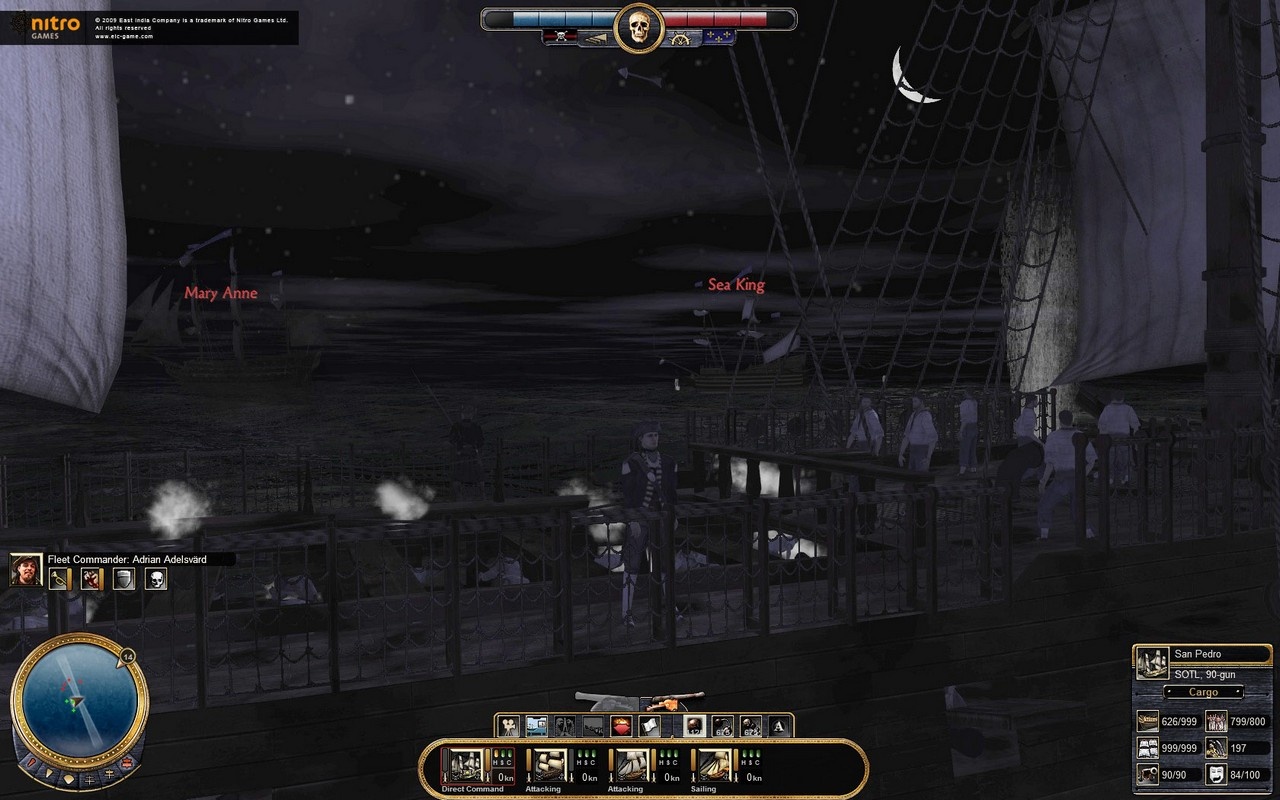Toggle the round shot ammo showing 12

point(693,724)
